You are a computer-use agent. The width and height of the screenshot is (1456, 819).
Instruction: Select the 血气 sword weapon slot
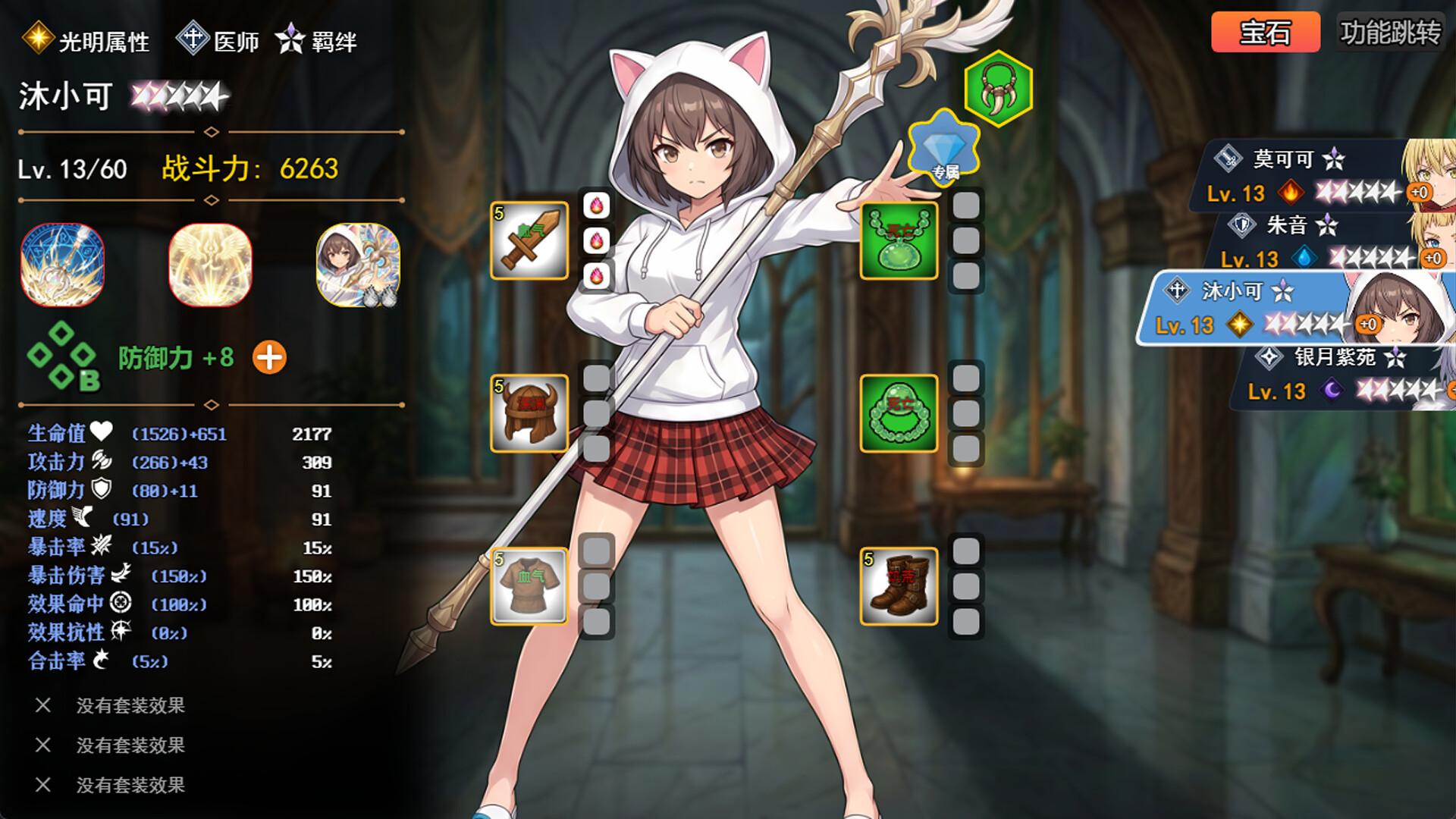529,241
